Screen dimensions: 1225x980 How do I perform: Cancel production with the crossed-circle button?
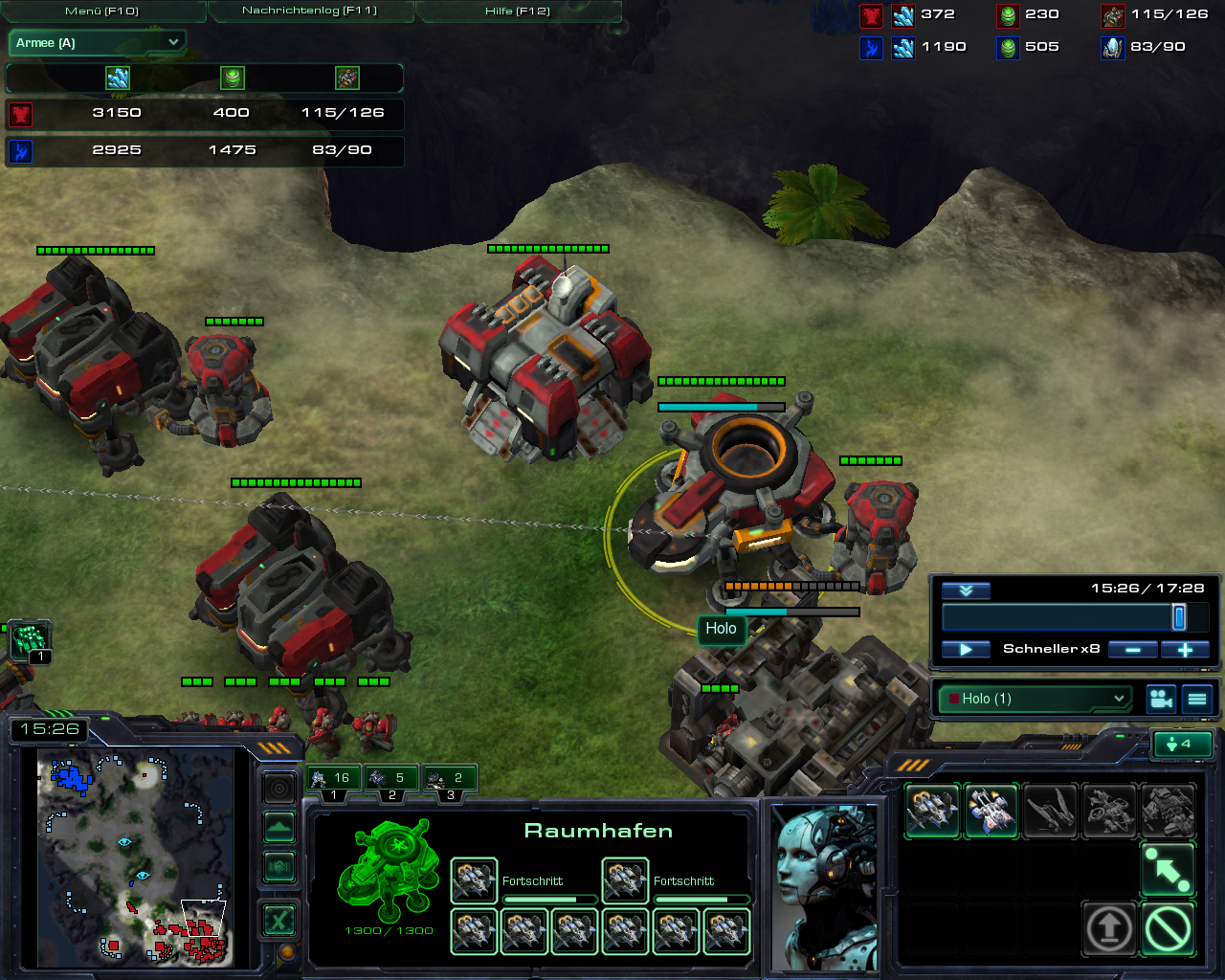coord(1168,927)
